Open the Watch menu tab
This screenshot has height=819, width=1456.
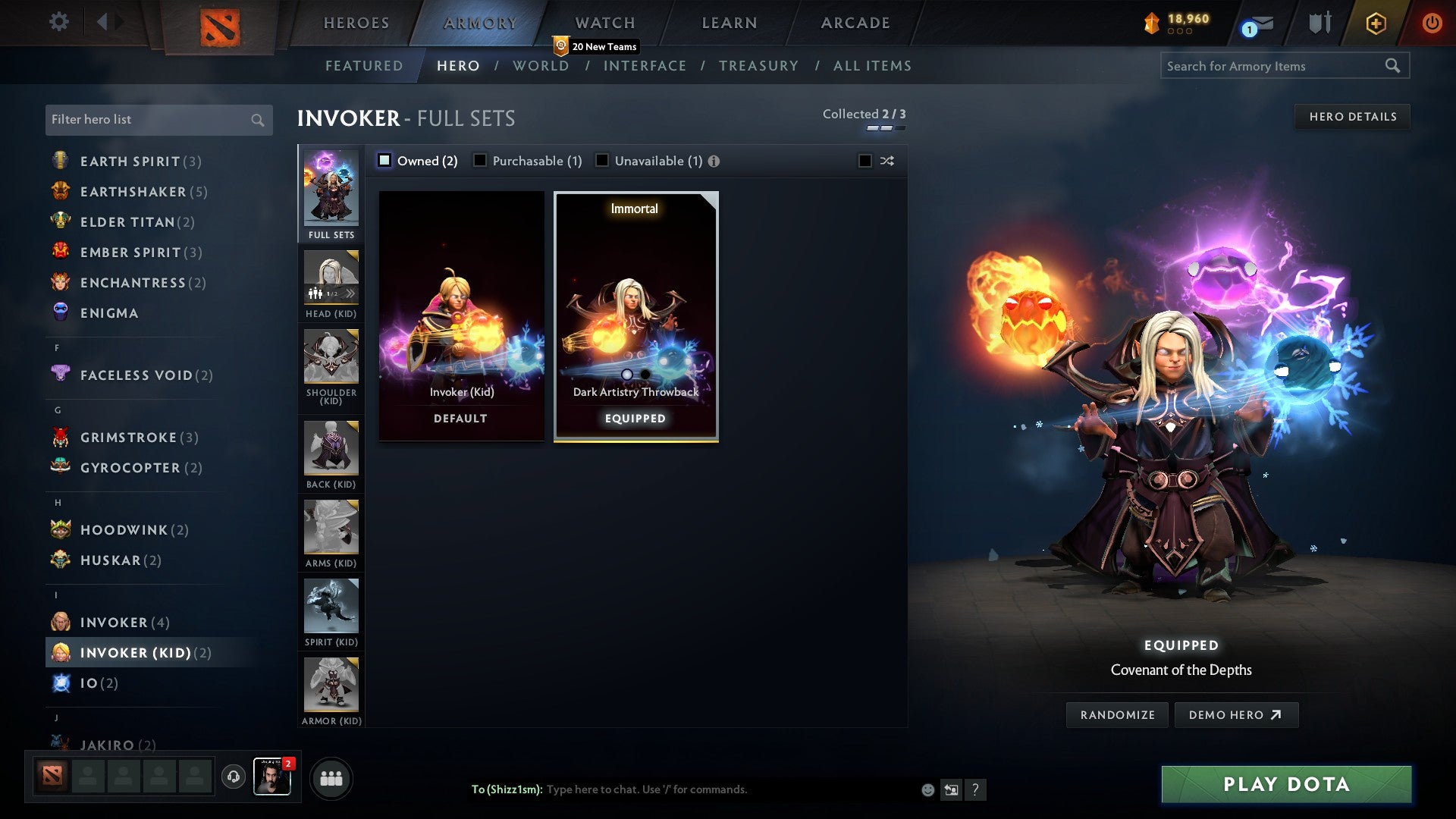pyautogui.click(x=604, y=23)
